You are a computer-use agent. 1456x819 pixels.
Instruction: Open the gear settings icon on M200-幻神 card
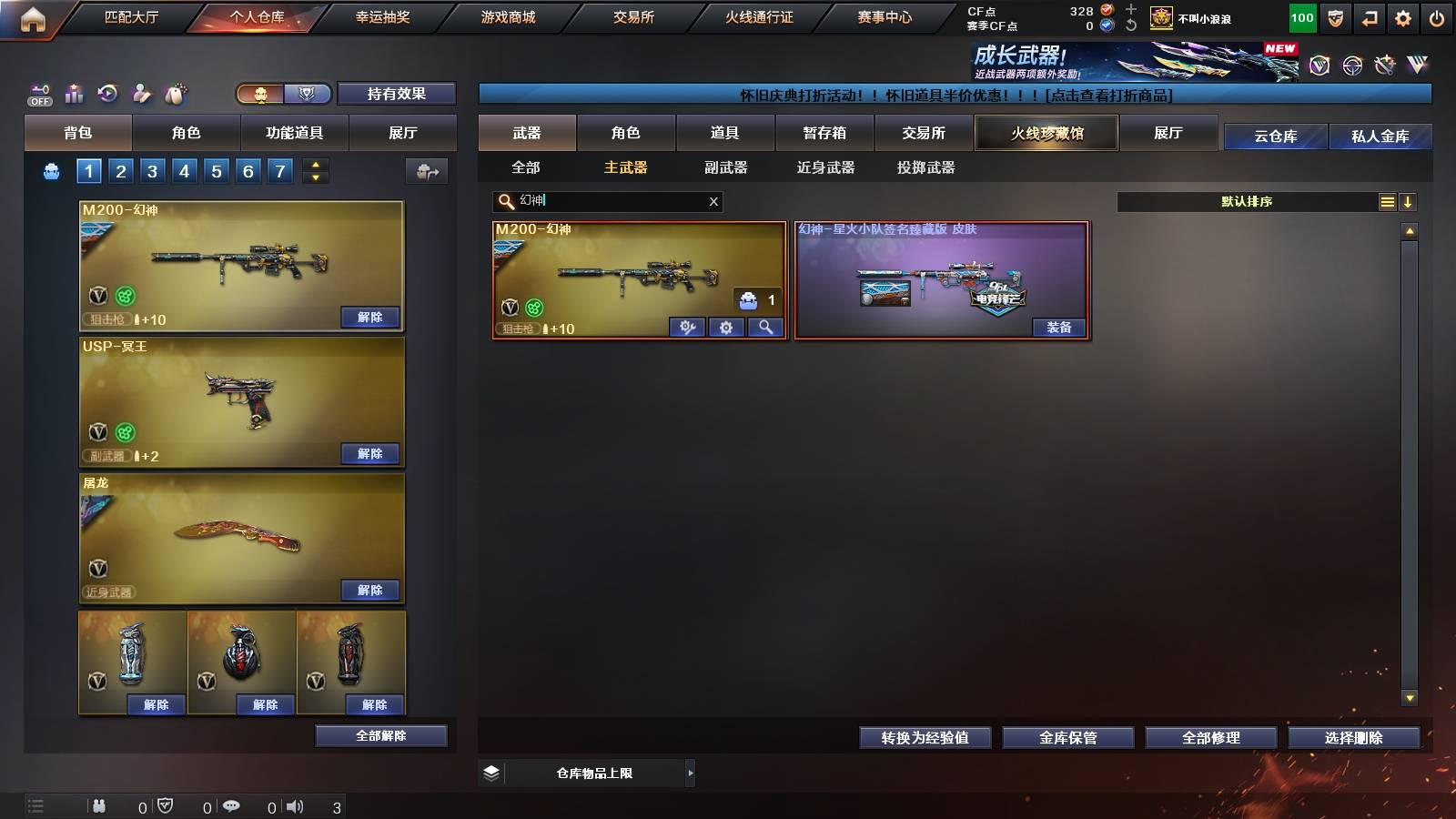coord(726,327)
